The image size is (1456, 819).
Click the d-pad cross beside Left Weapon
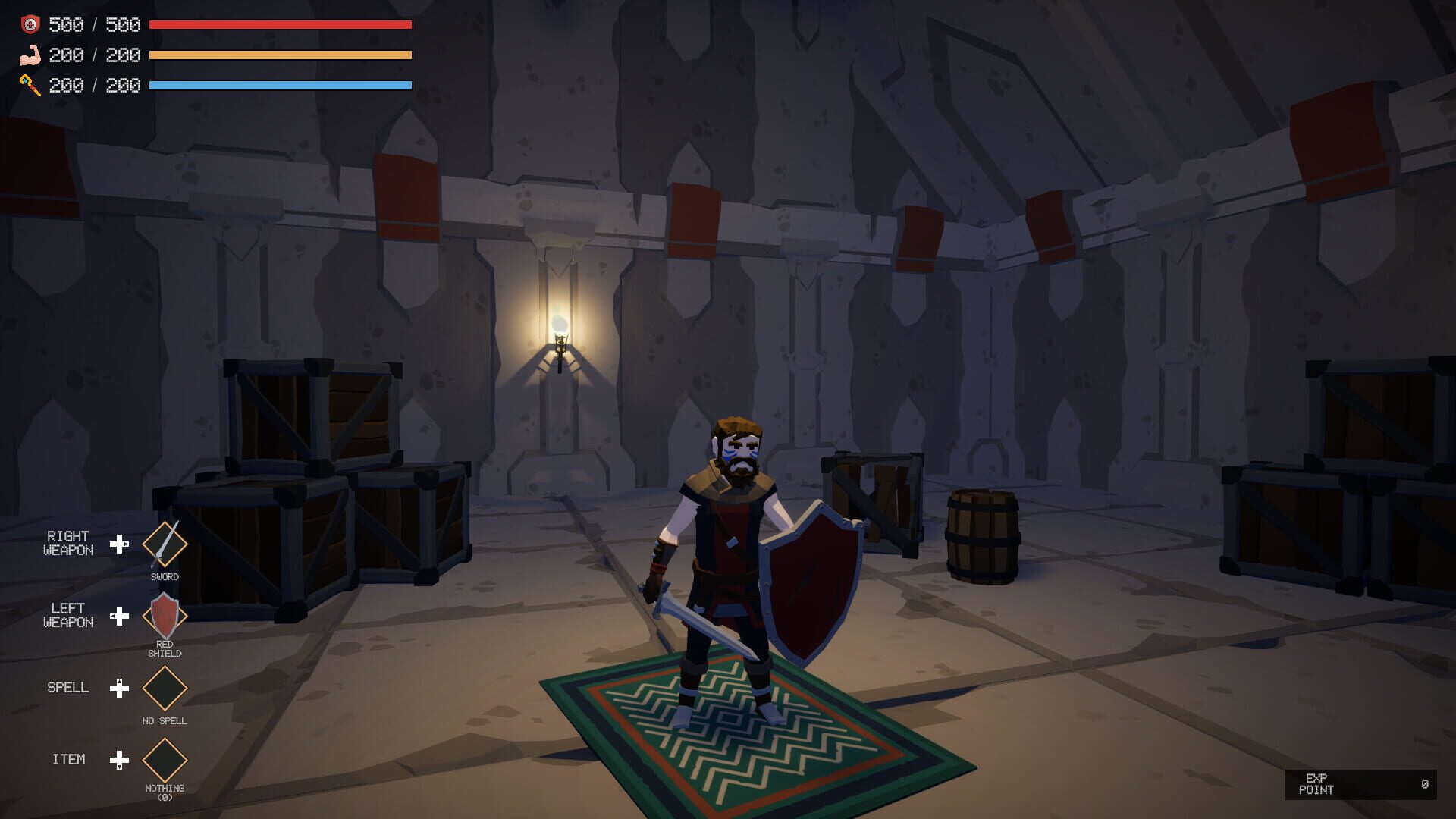[x=120, y=618]
